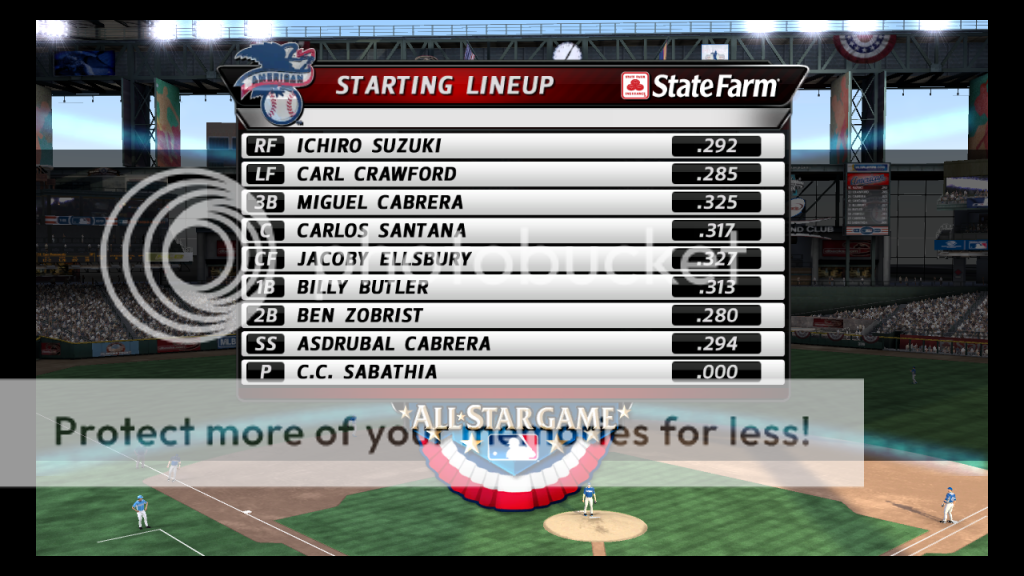Choose Ben Zobrist in the lineup
Image resolution: width=1024 pixels, height=576 pixels.
pyautogui.click(x=360, y=315)
